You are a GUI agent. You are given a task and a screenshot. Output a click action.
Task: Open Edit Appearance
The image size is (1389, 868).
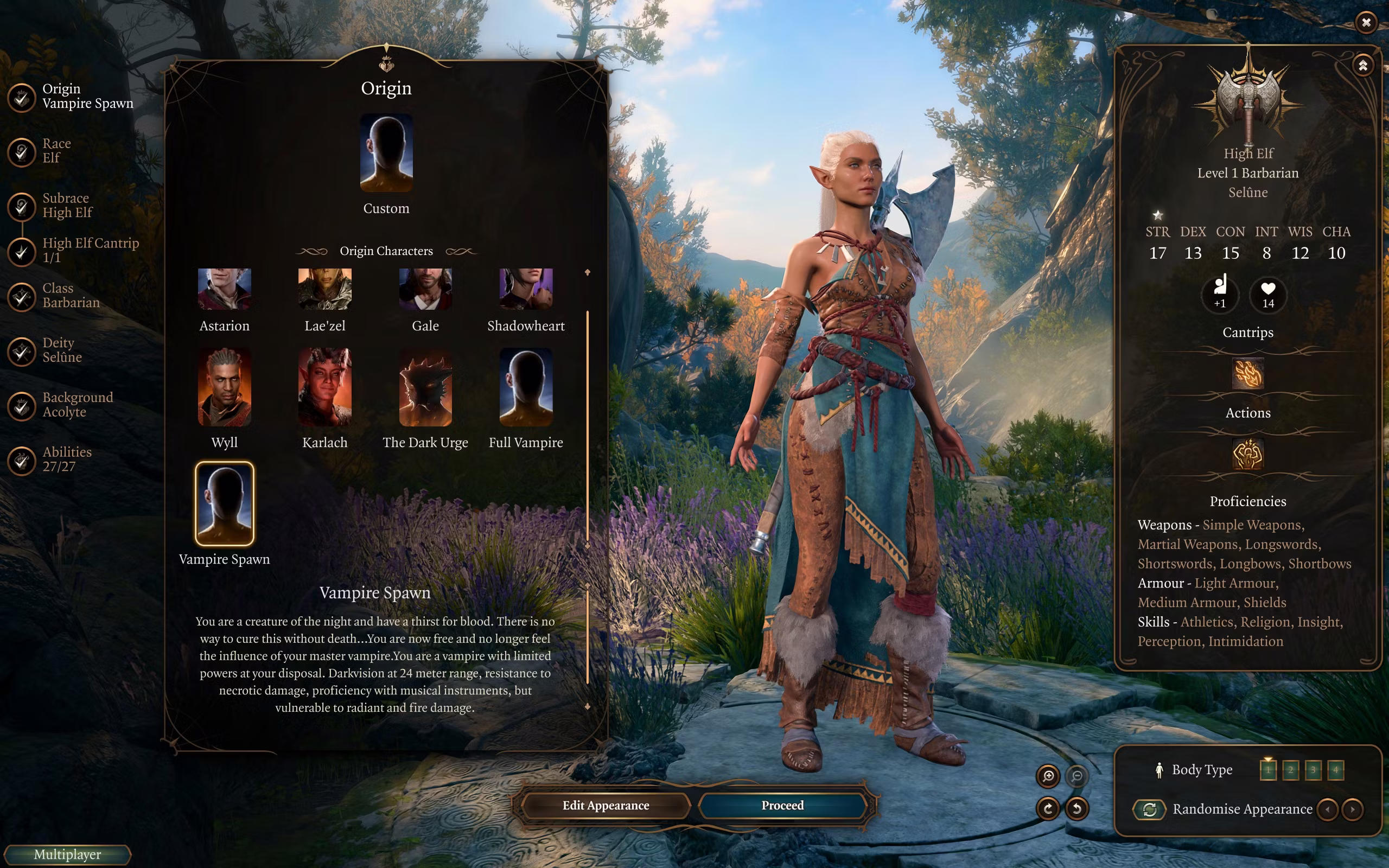pyautogui.click(x=606, y=806)
